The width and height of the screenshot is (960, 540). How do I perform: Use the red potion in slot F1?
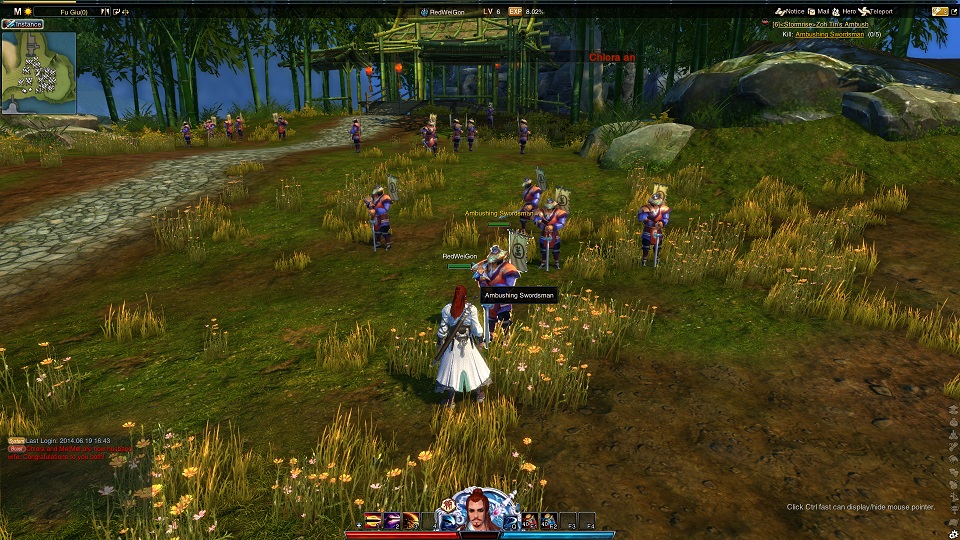click(x=530, y=520)
